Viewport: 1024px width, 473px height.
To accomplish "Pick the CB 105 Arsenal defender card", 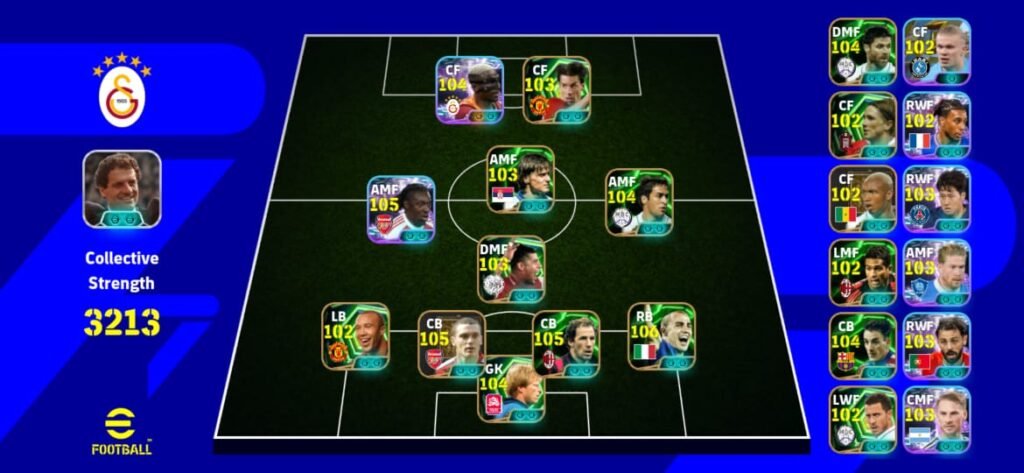I will [x=451, y=343].
